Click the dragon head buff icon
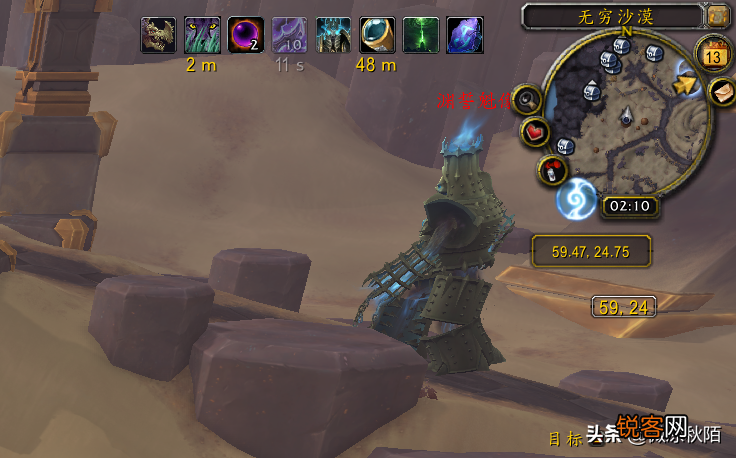Viewport: 736px width, 458px height. [x=159, y=36]
